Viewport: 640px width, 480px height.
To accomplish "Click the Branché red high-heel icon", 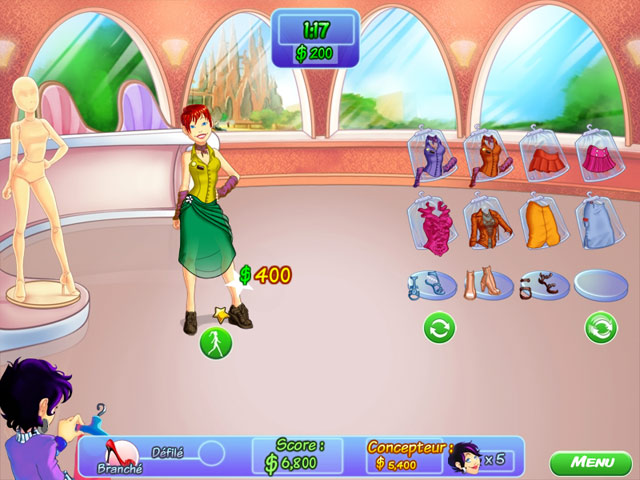I will [121, 454].
